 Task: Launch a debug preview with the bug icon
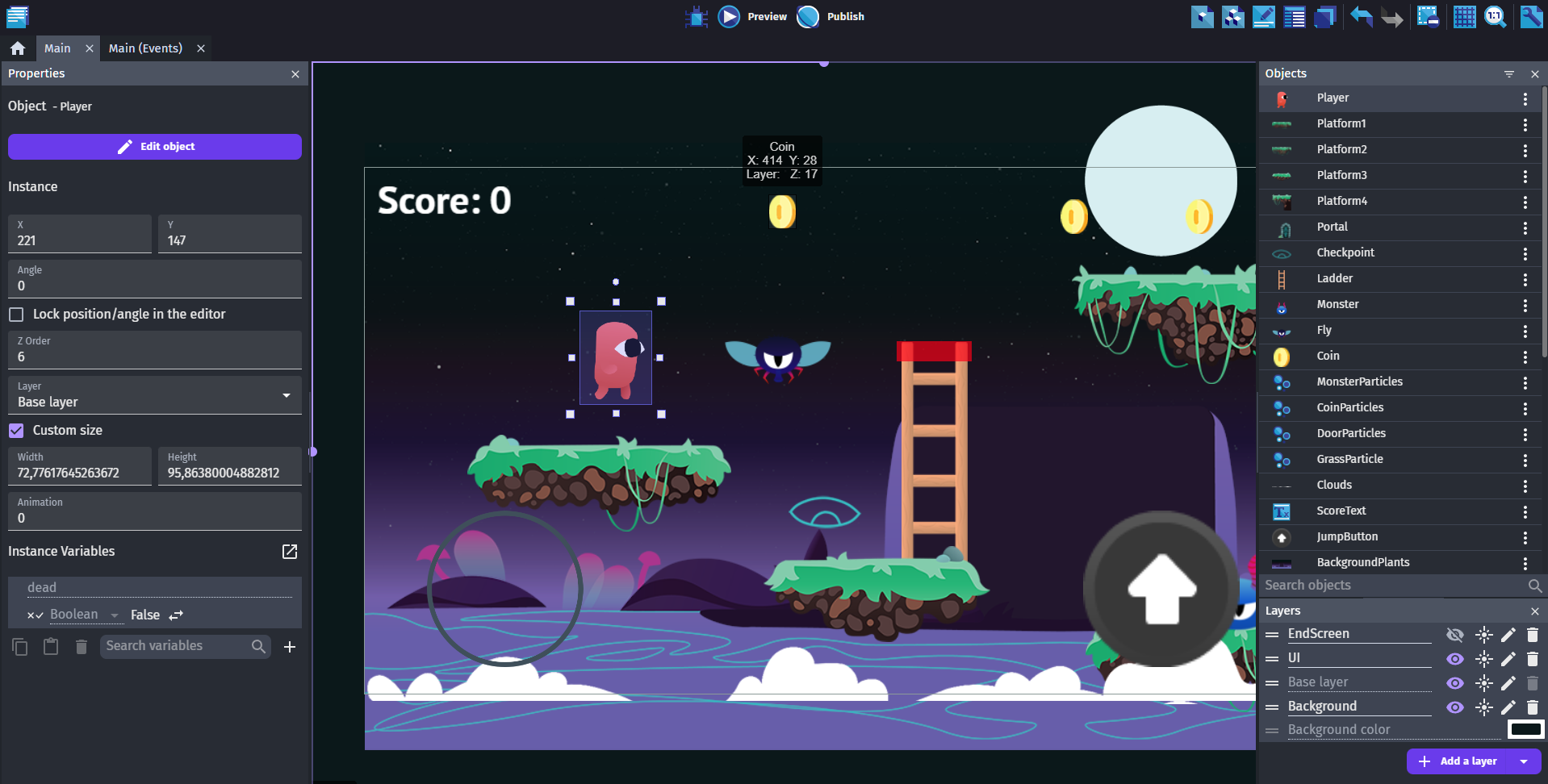(696, 16)
